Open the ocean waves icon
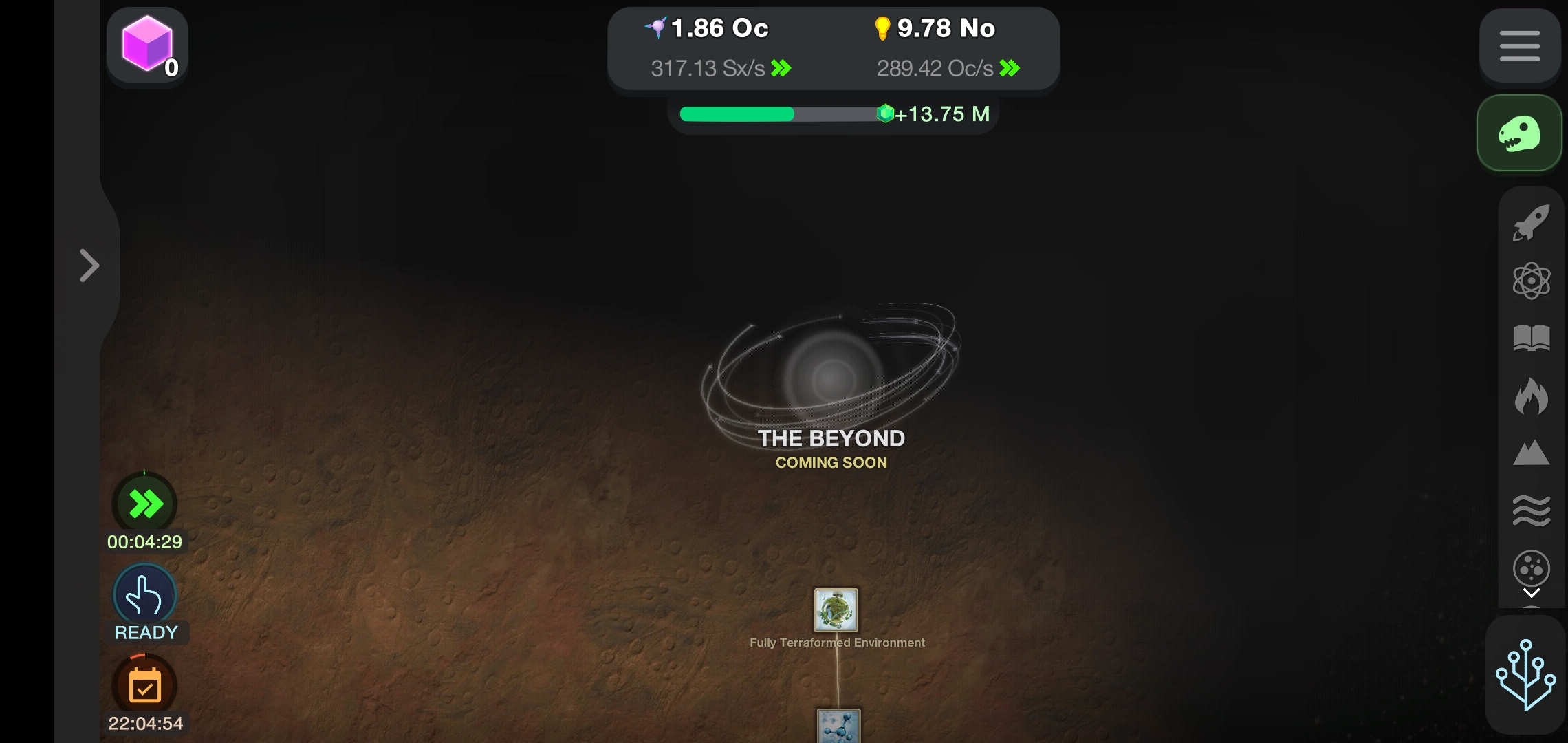 click(1532, 509)
